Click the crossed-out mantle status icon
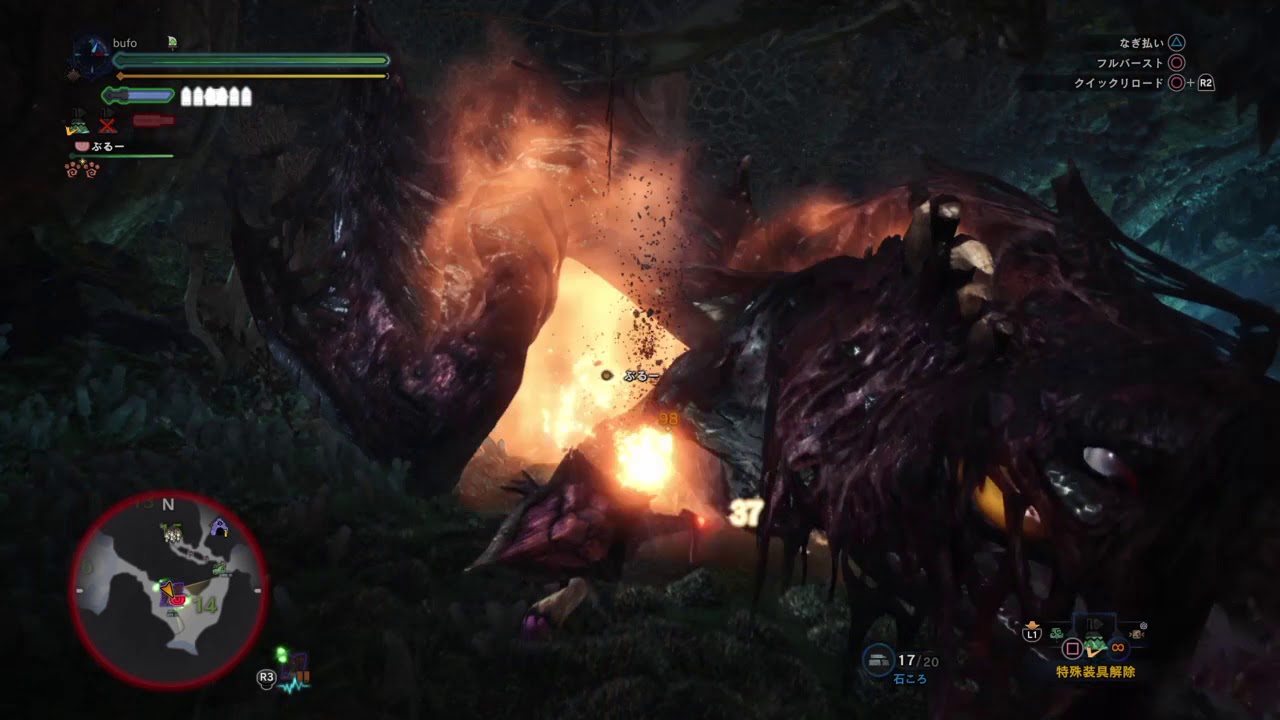1280x720 pixels. point(107,124)
